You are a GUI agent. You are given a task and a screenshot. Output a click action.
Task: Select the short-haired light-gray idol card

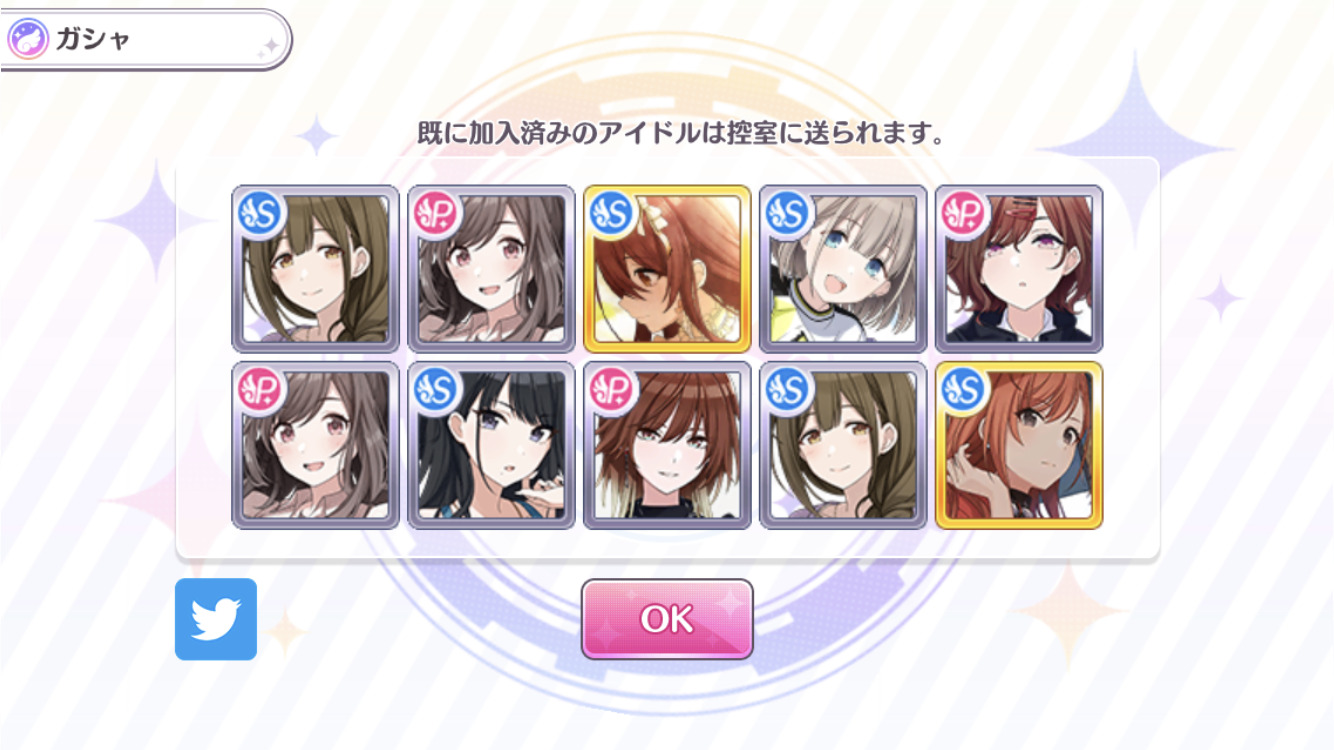point(840,270)
